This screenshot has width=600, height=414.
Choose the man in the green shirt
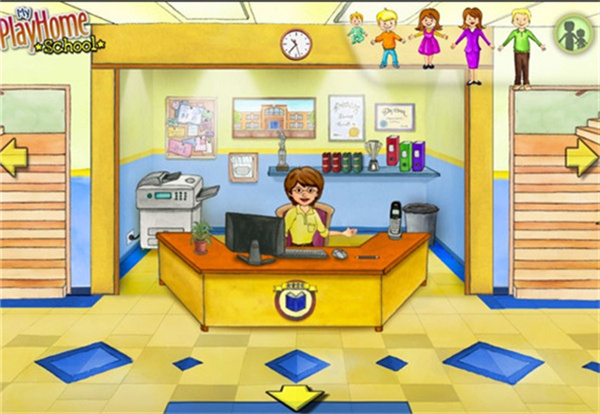(x=520, y=45)
